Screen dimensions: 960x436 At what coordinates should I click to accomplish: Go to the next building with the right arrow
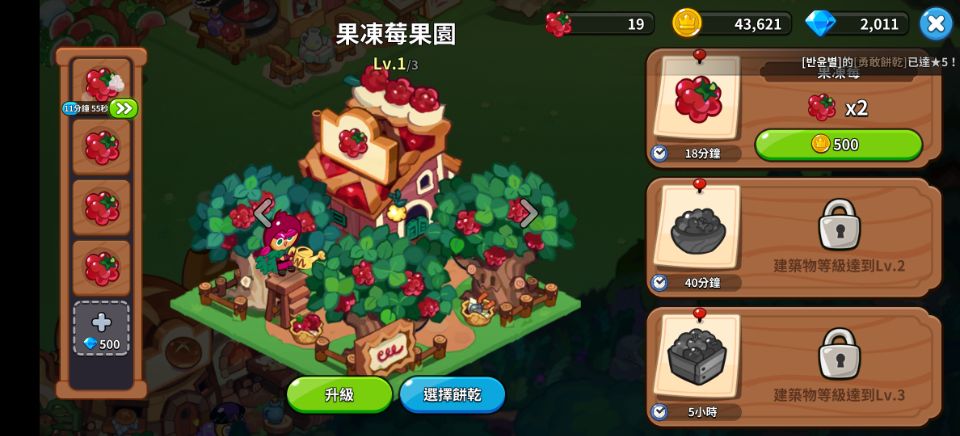528,212
